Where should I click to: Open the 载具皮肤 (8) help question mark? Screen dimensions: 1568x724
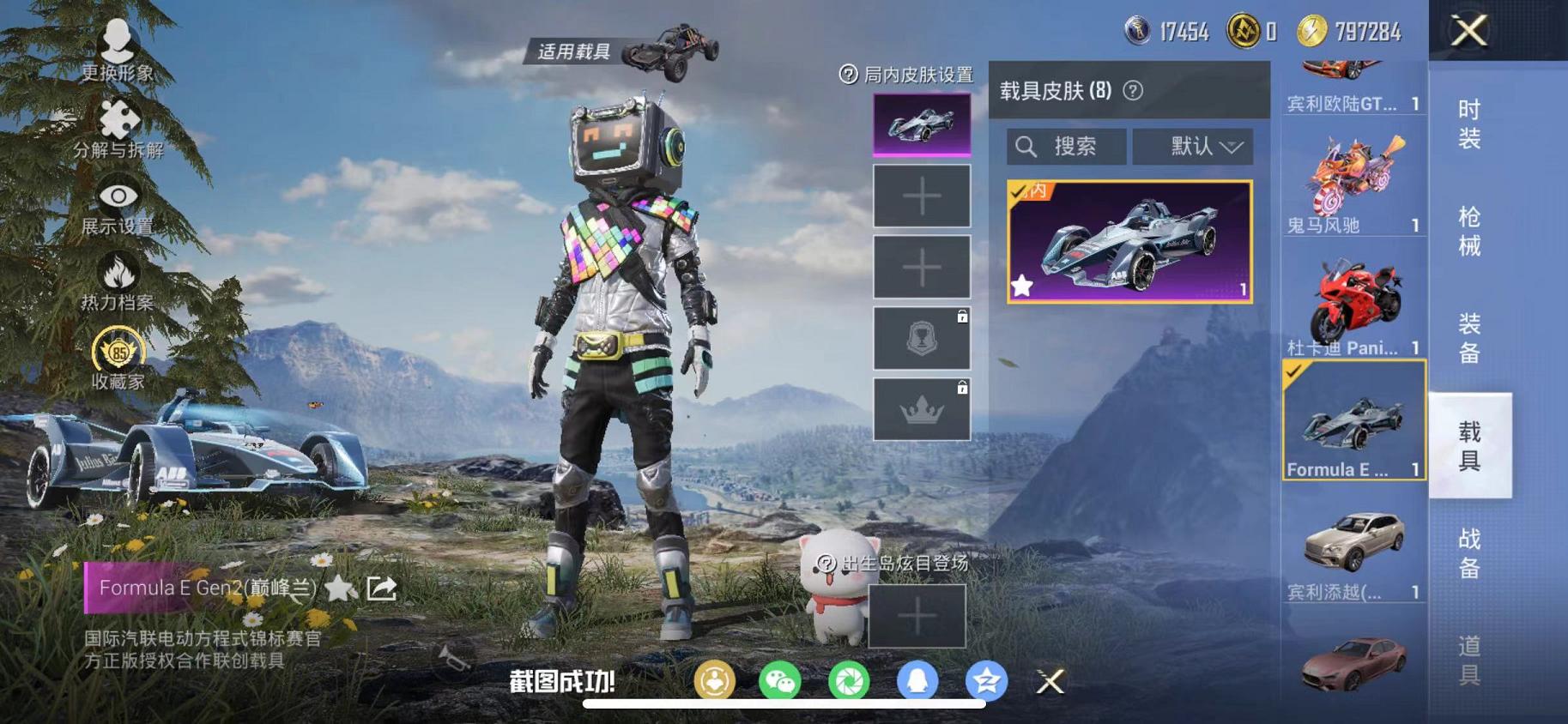pos(1130,89)
